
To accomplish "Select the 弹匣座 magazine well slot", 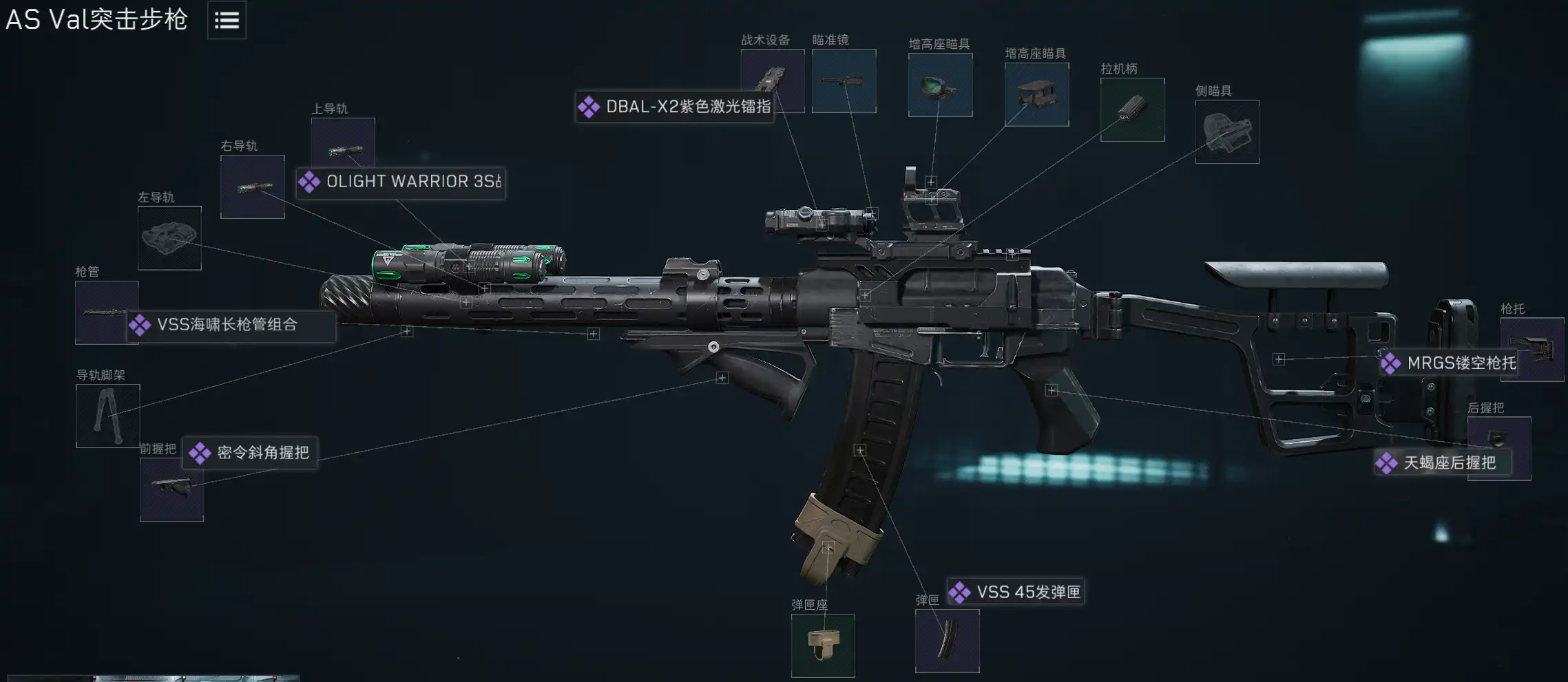I will [823, 645].
